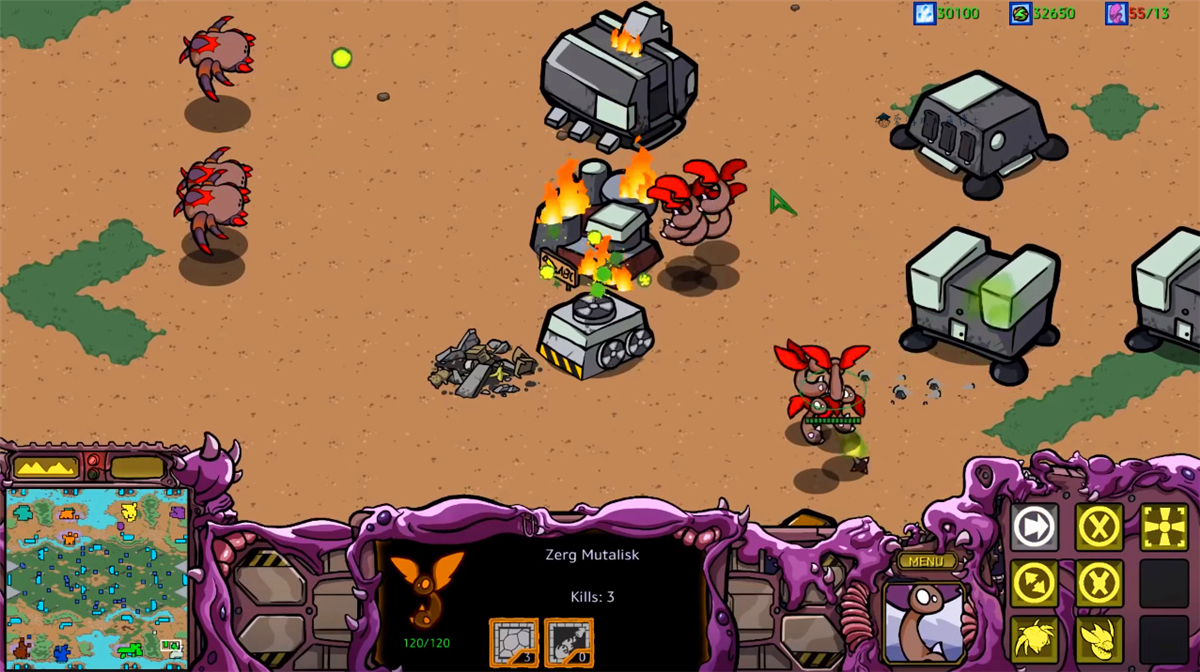Click the blank yellow button above the minimap

point(137,467)
